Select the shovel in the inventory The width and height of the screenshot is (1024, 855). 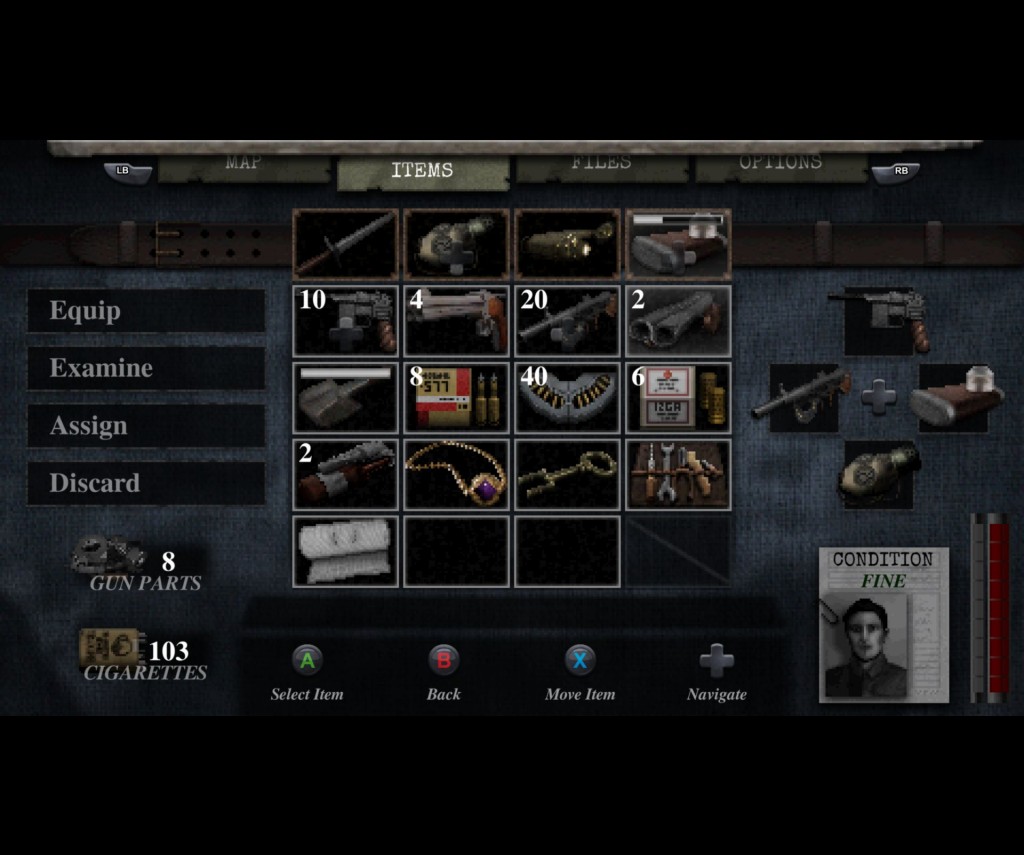(x=346, y=398)
